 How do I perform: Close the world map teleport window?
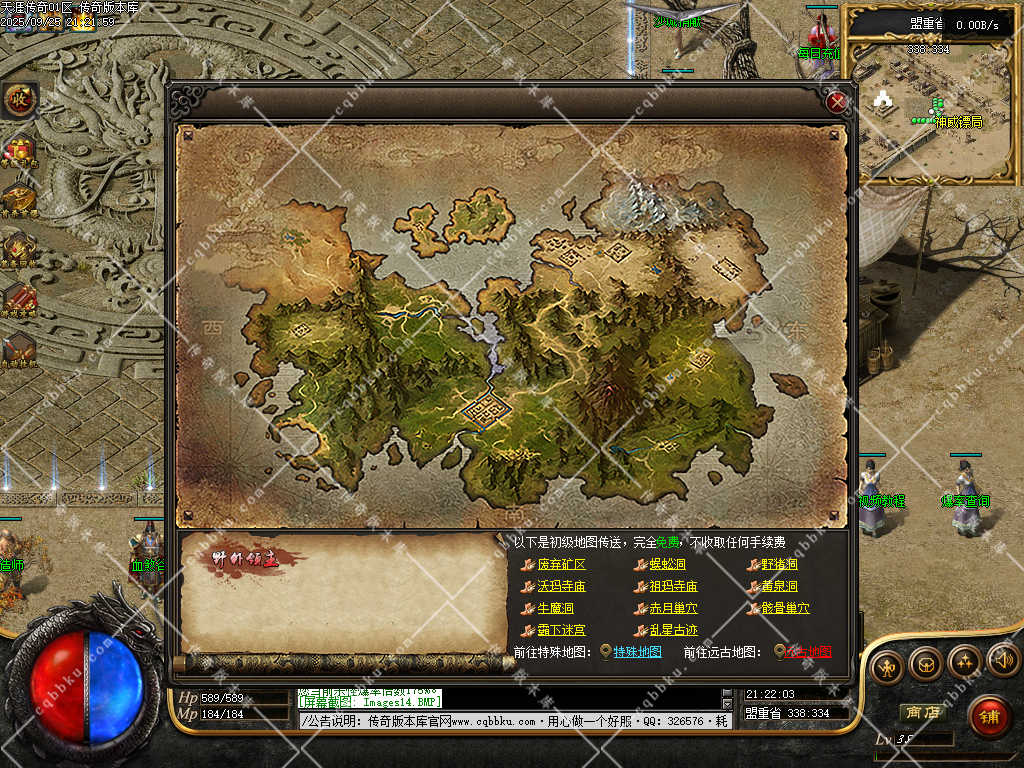pyautogui.click(x=838, y=100)
